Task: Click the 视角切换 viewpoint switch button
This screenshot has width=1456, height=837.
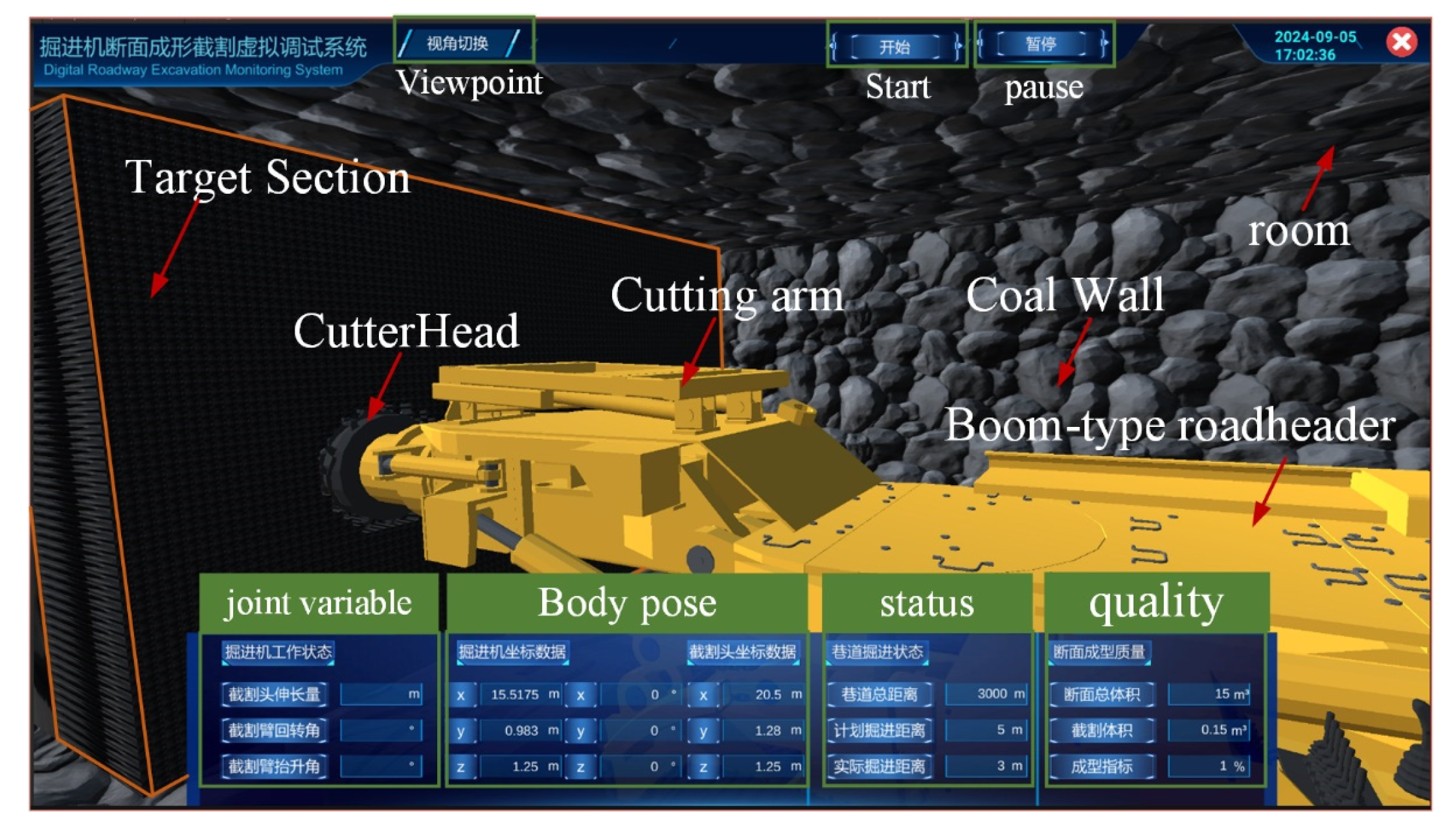Action: click(457, 43)
